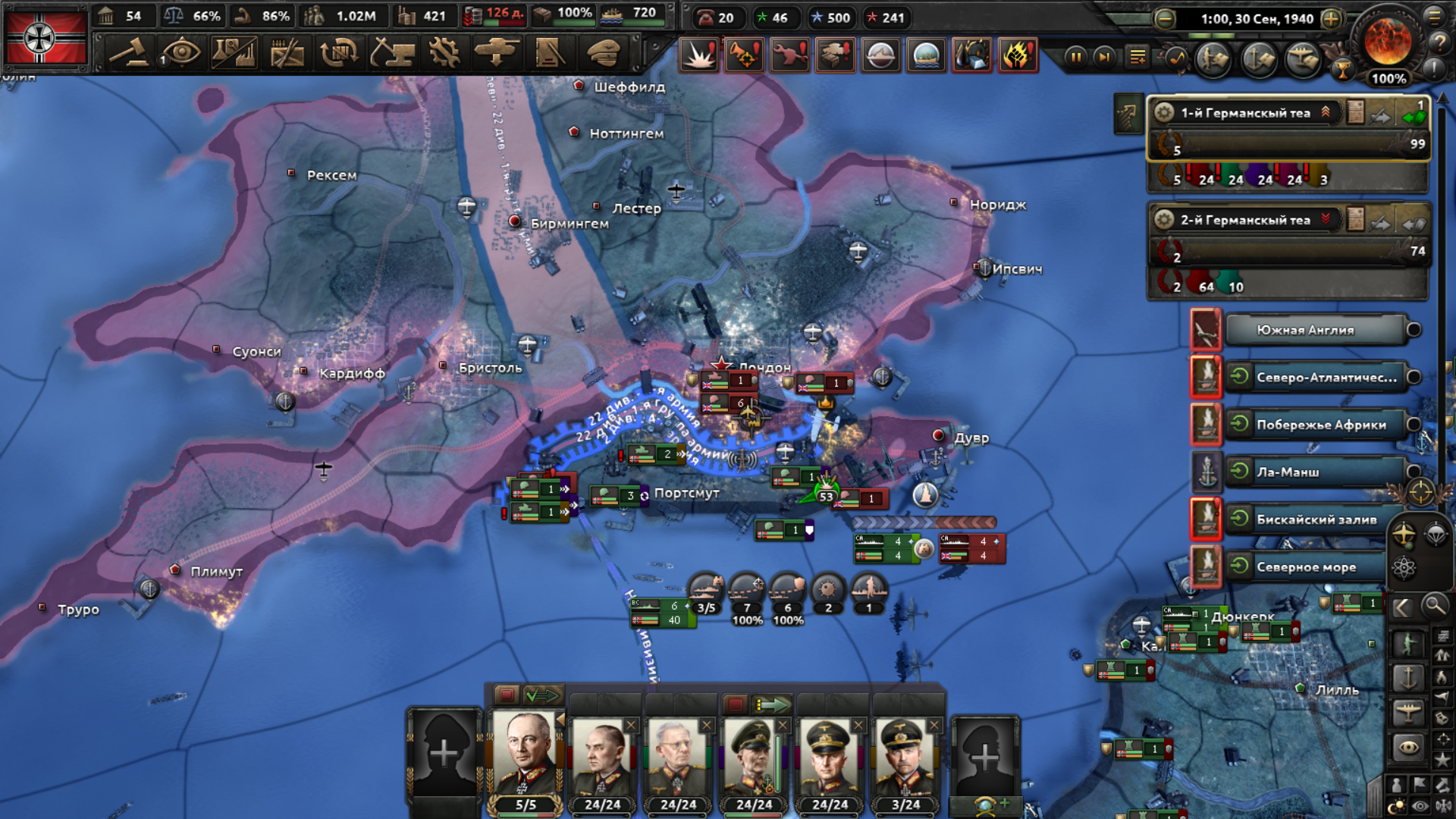Open the trade menu with circular arrows
Viewport: 1456px width, 819px height.
[x=339, y=53]
